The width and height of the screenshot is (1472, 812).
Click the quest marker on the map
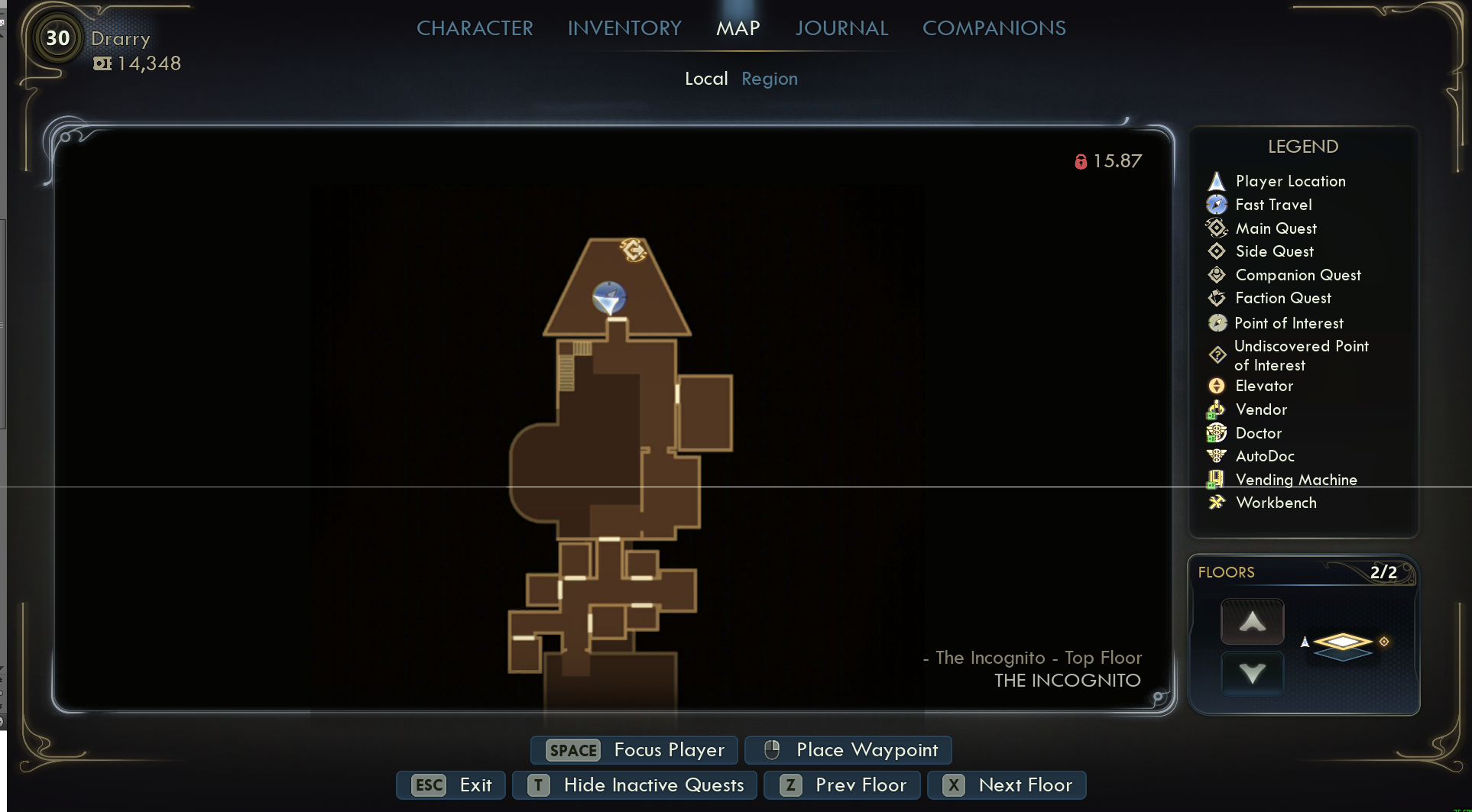click(634, 250)
